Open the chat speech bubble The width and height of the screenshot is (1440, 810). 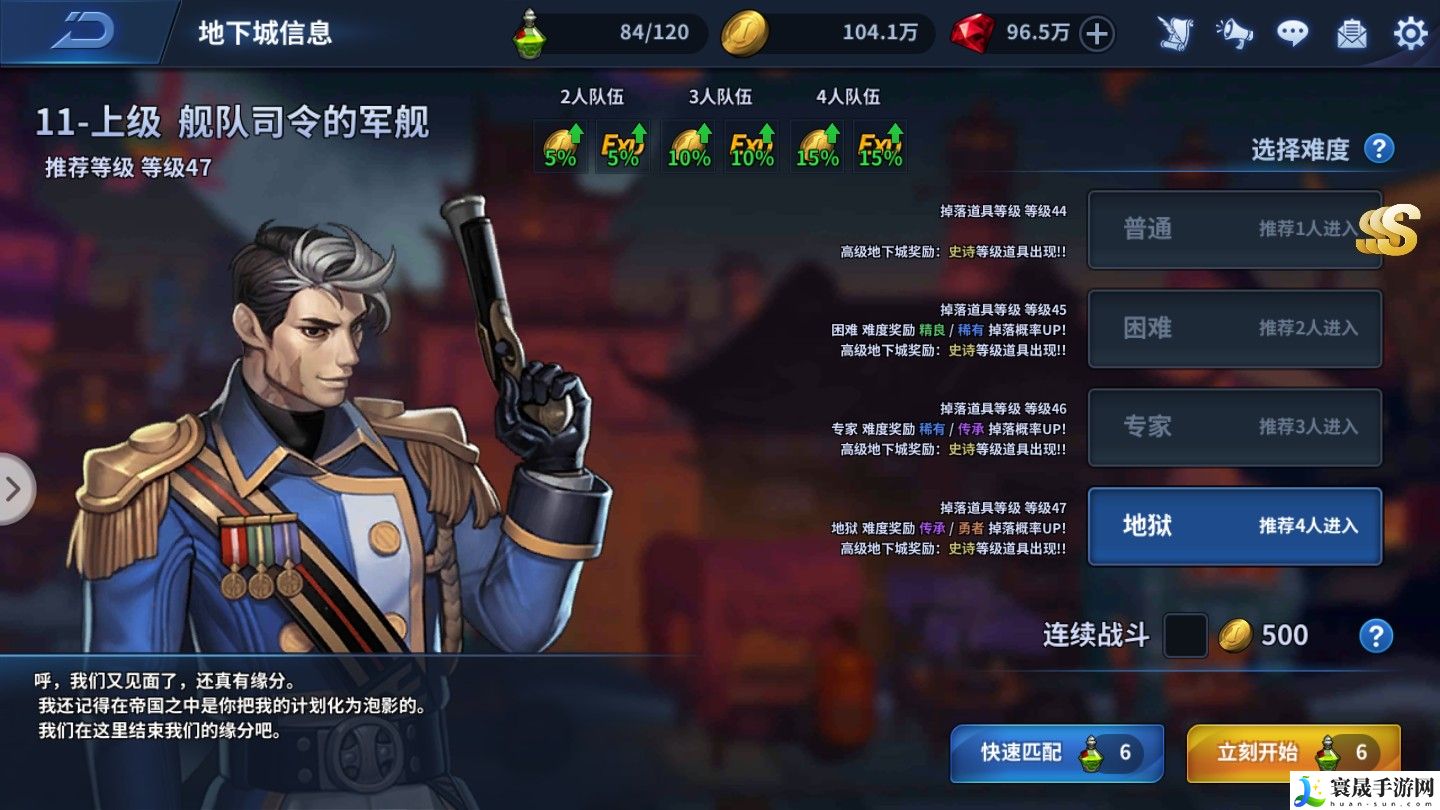pyautogui.click(x=1293, y=34)
